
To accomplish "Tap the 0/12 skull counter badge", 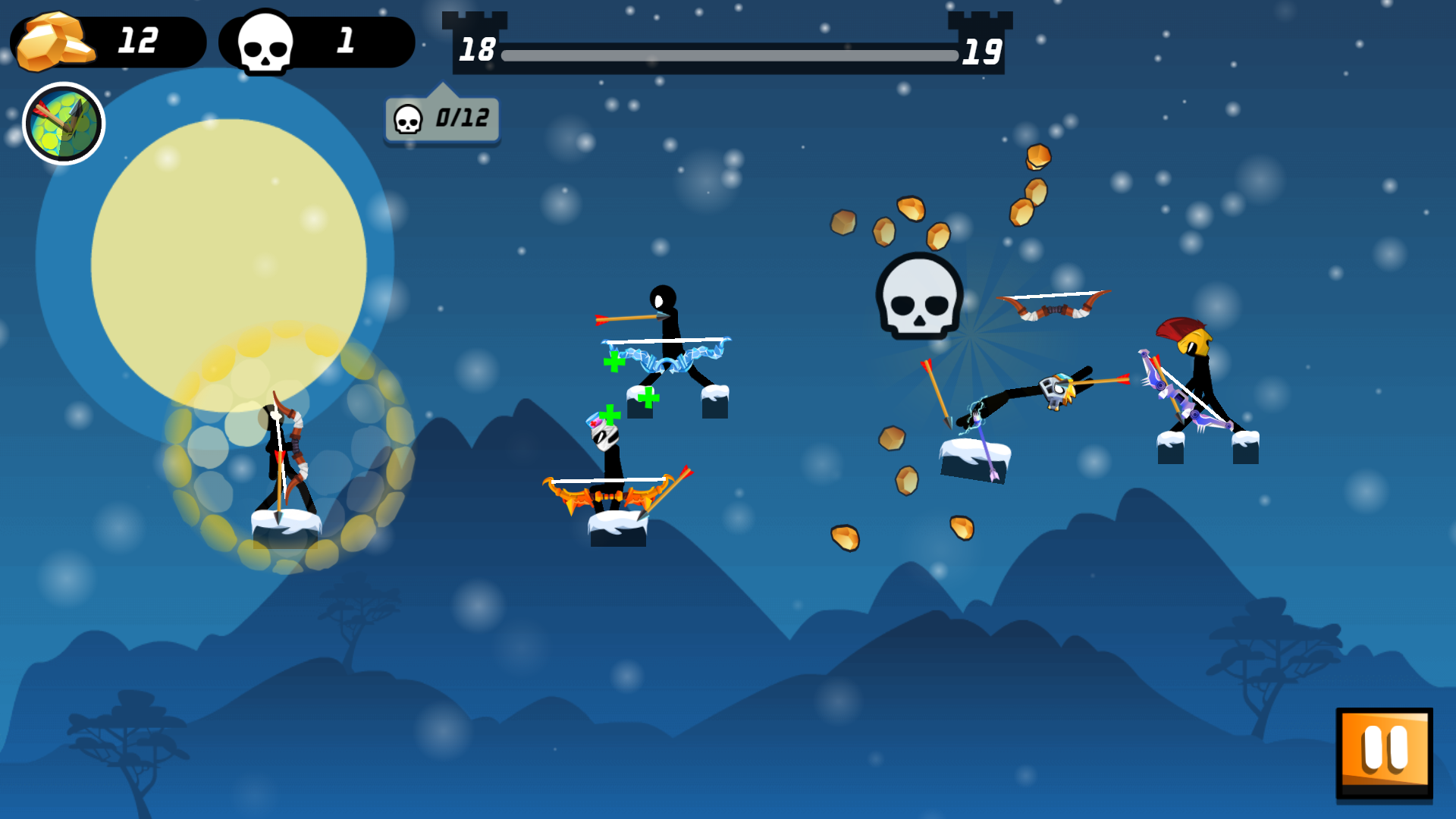I will click(442, 119).
